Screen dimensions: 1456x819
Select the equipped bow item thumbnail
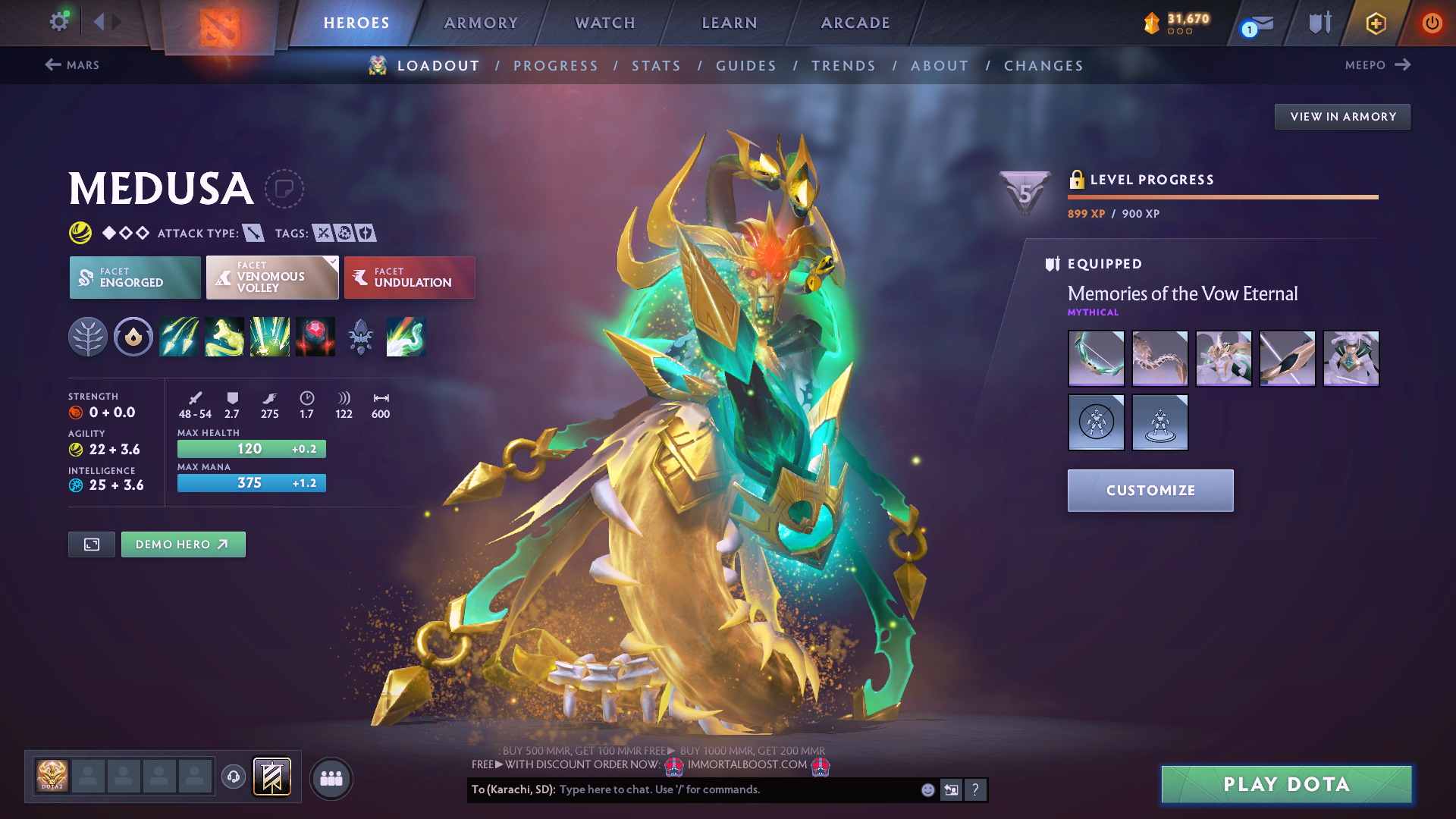point(1096,359)
